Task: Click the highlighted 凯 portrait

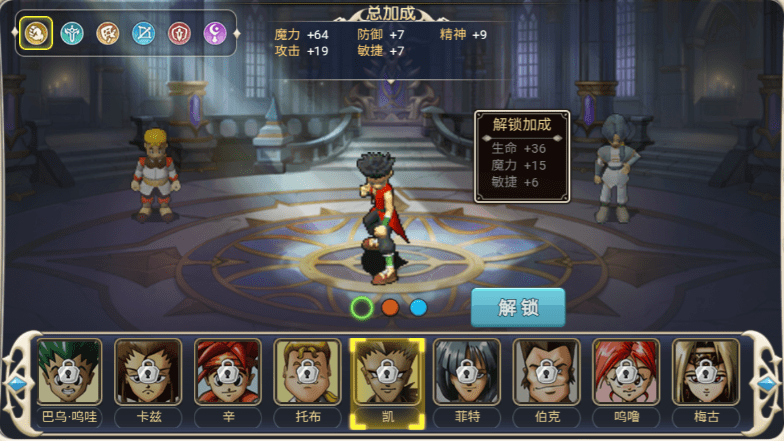Action: pyautogui.click(x=387, y=373)
